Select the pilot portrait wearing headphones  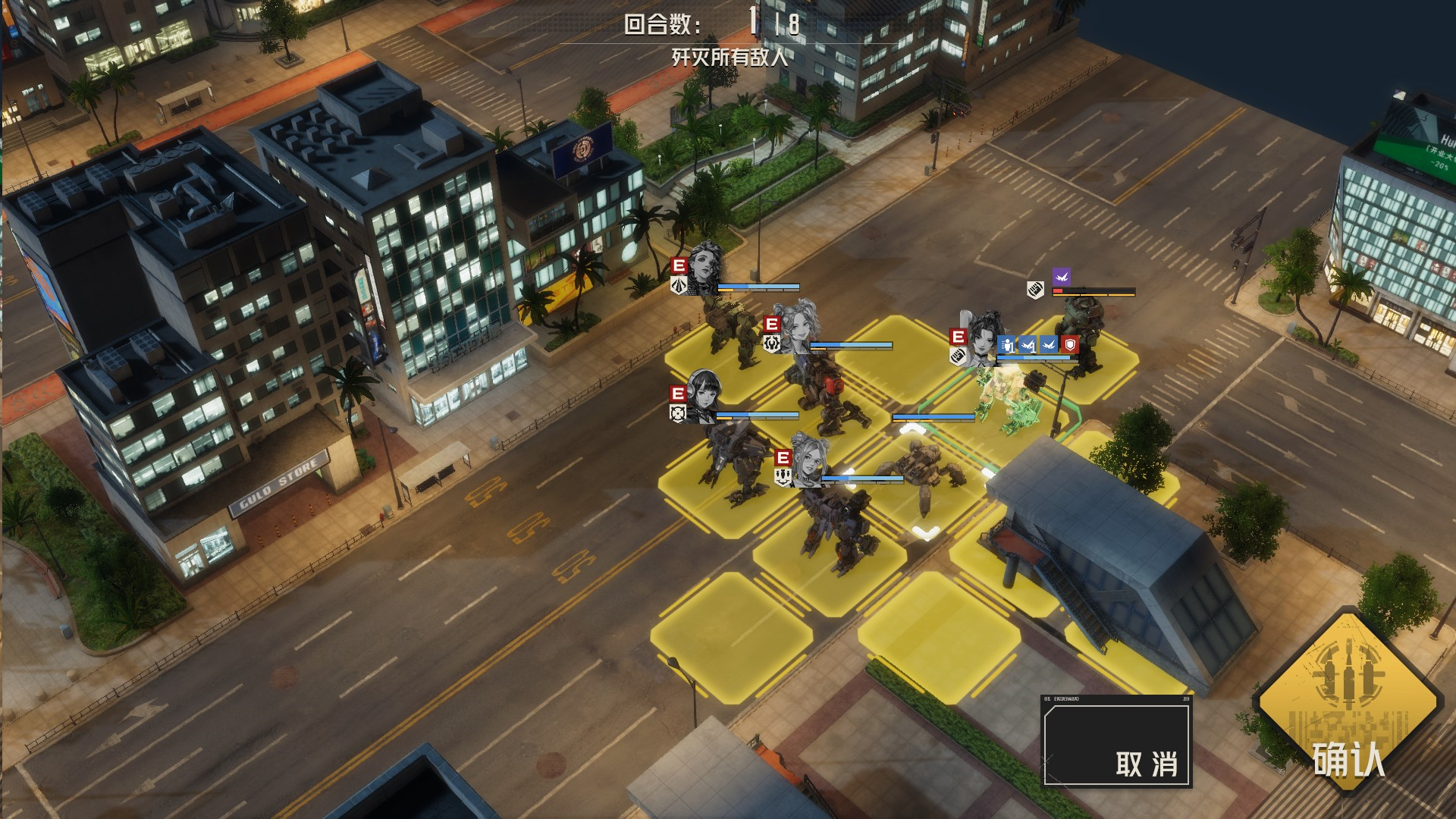(x=704, y=394)
